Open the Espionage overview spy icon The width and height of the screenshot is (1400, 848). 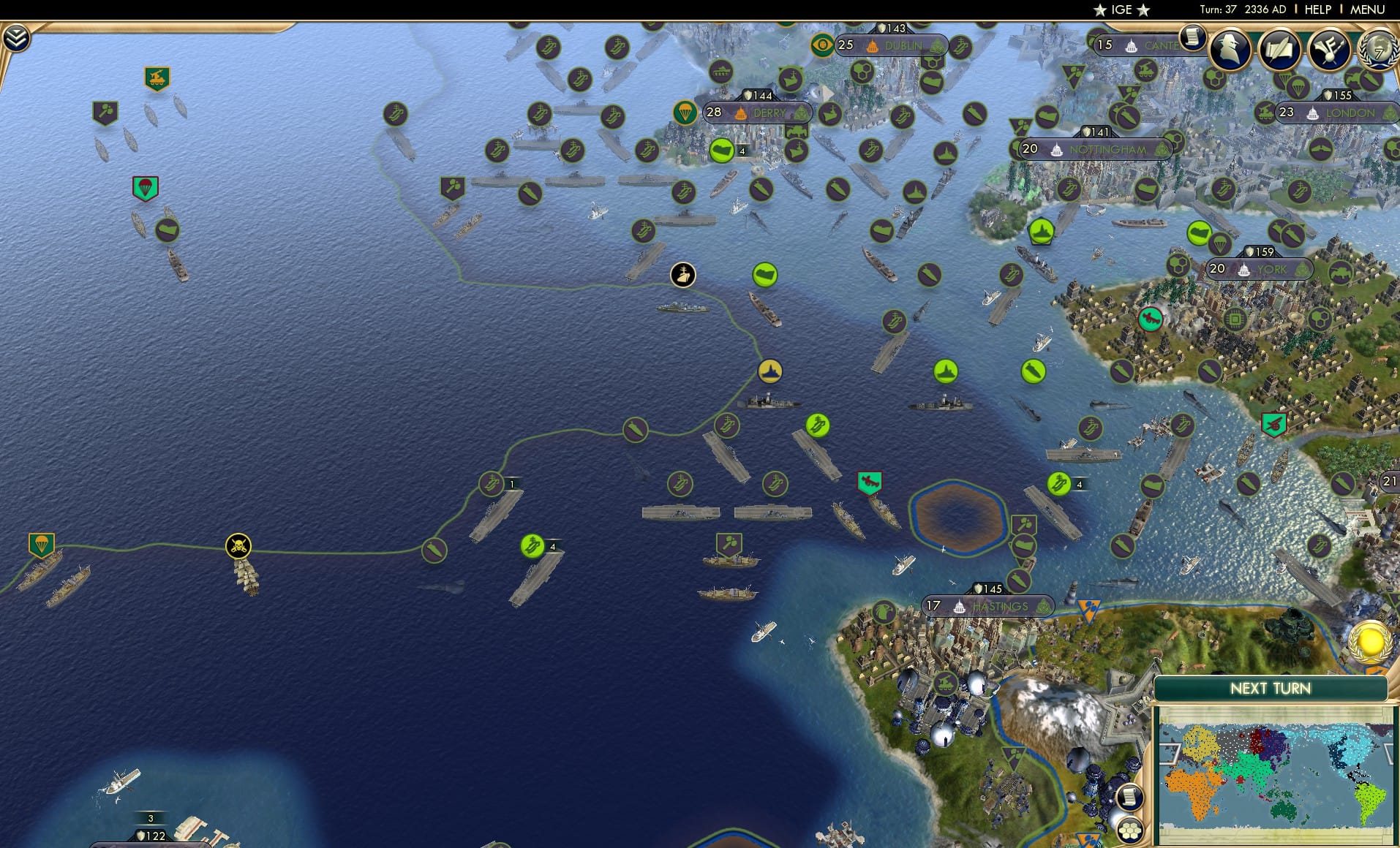point(1230,50)
